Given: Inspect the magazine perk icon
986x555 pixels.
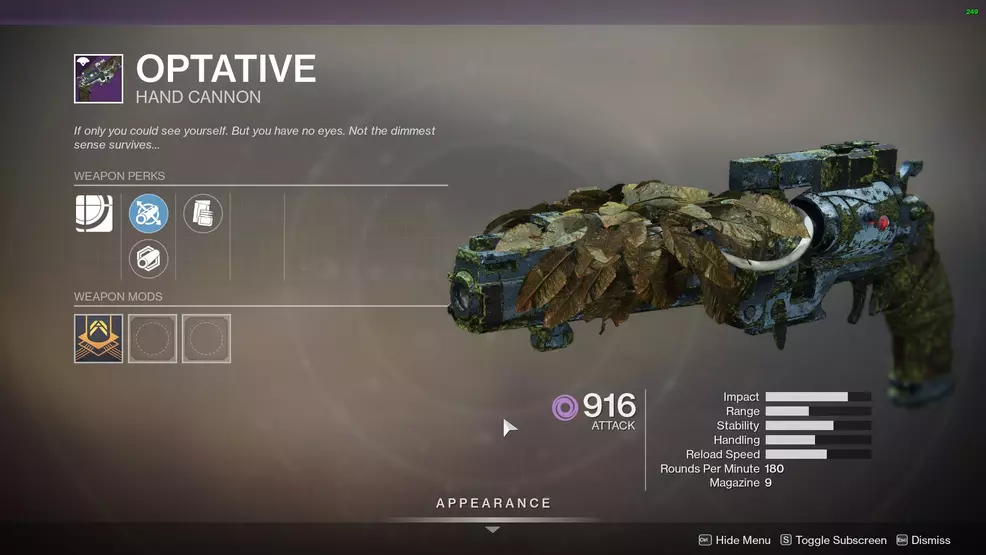Looking at the screenshot, I should click(203, 213).
